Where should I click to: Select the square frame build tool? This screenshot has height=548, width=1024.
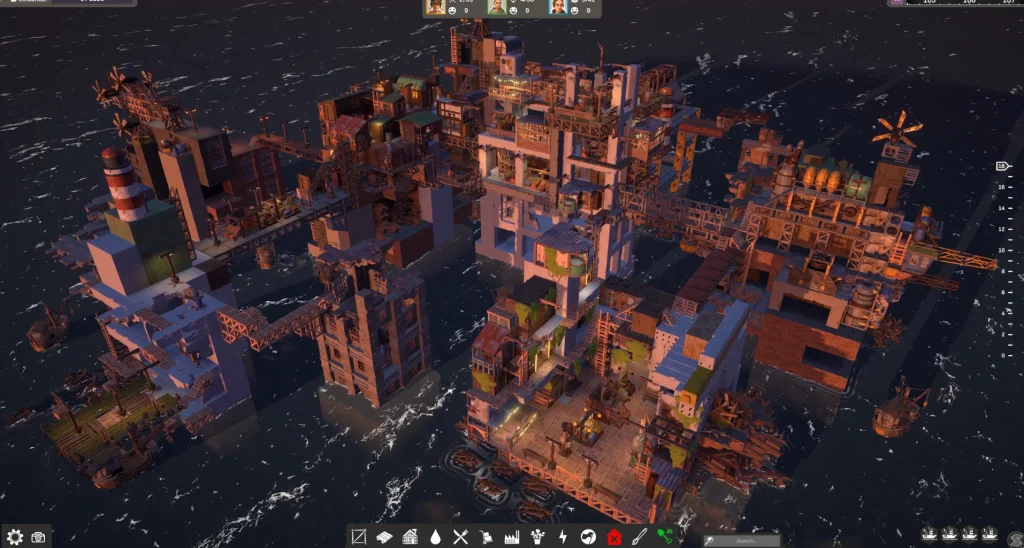pos(359,537)
